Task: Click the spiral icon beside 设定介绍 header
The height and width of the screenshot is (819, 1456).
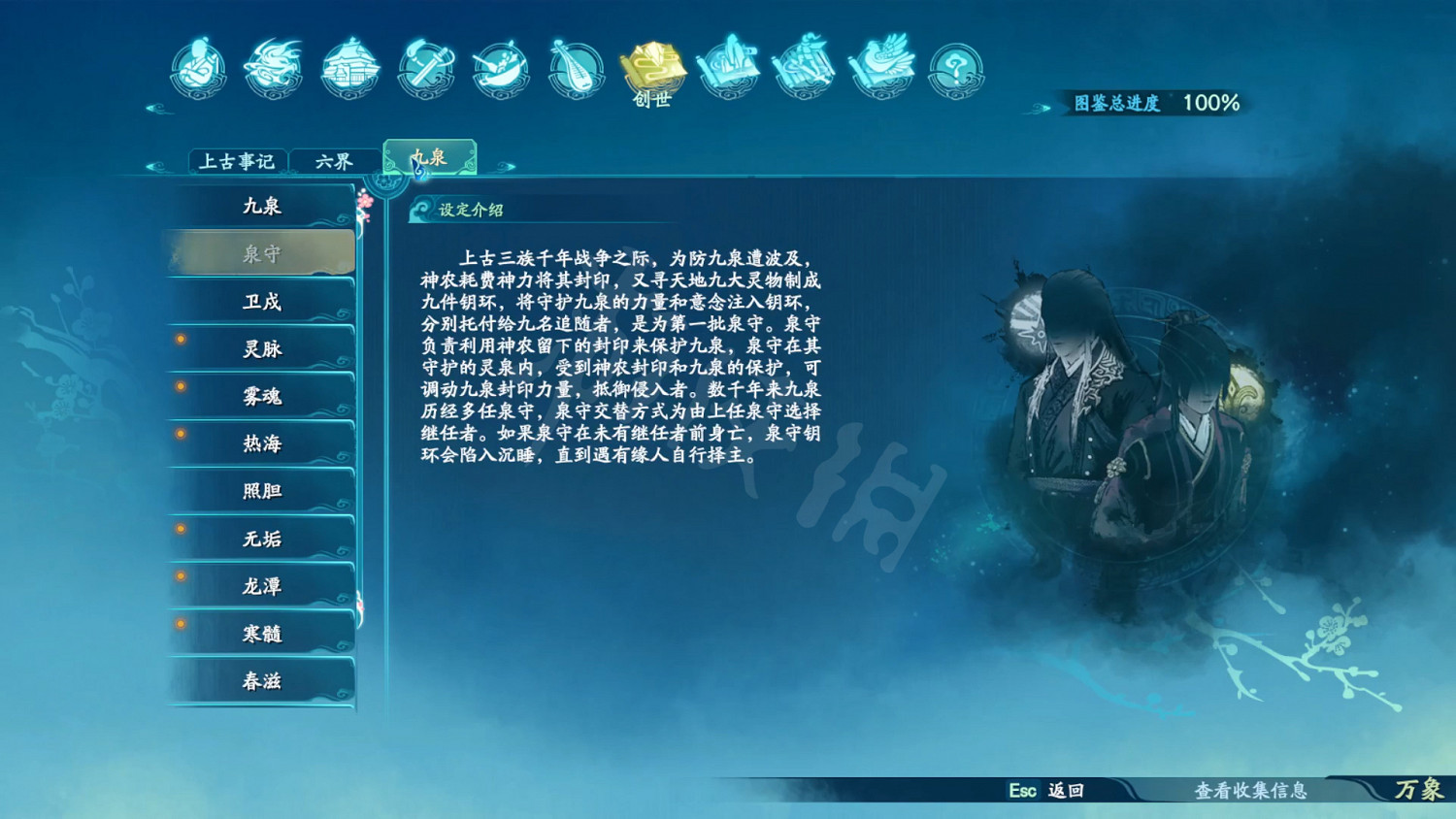Action: [421, 208]
